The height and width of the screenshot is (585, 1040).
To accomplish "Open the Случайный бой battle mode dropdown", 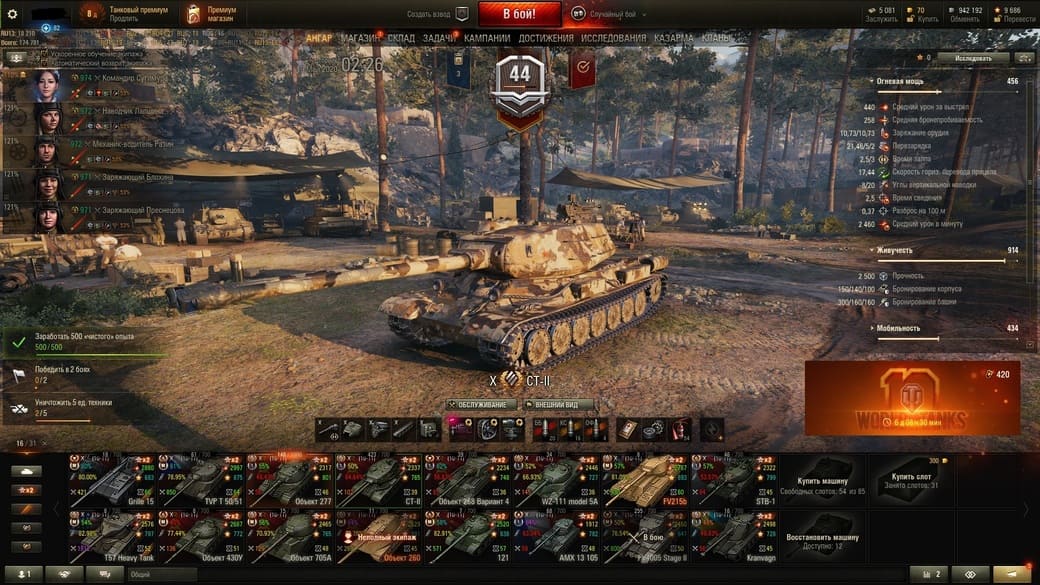I will tap(610, 14).
